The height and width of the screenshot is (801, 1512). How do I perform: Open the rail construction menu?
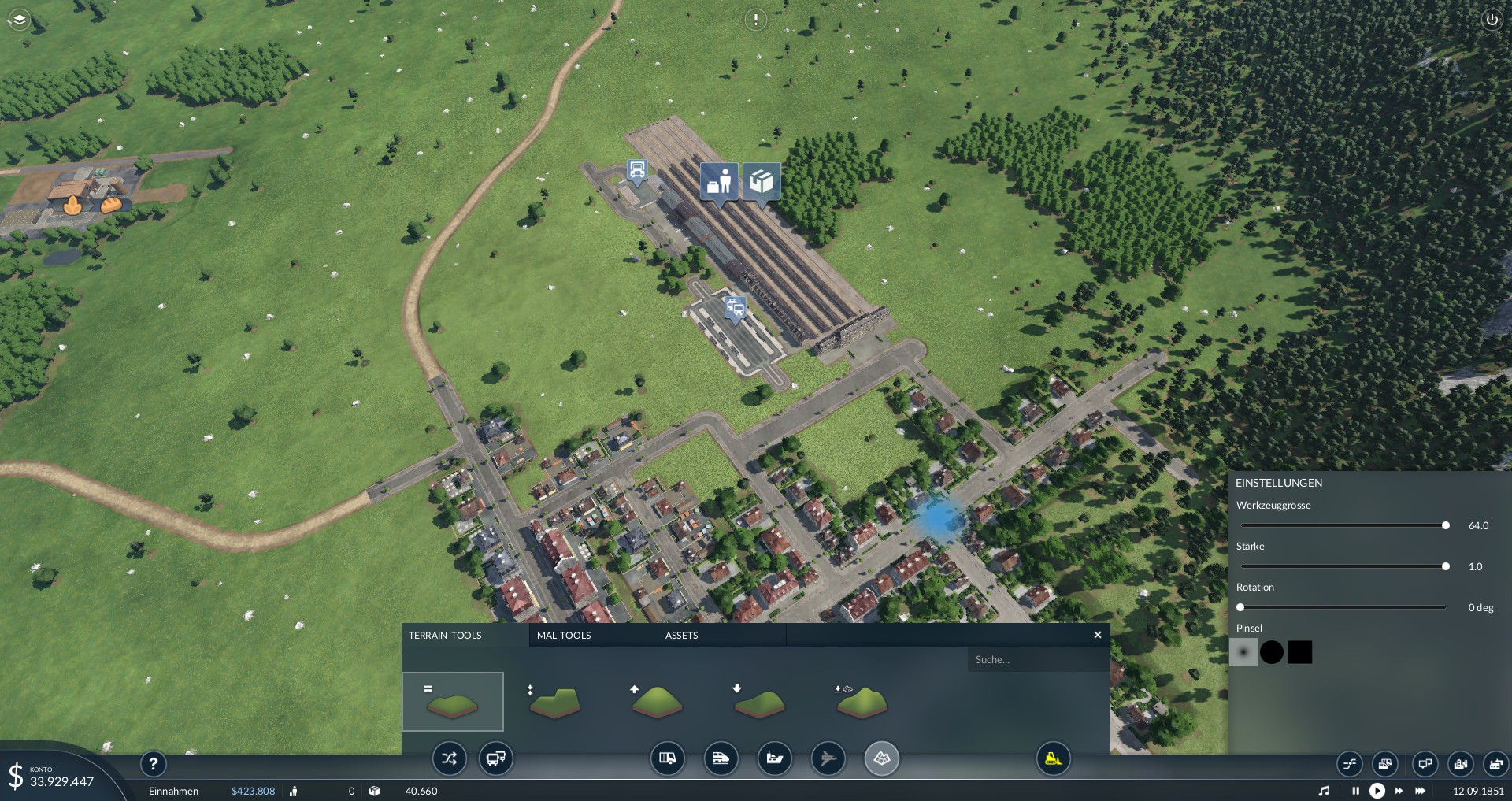[721, 759]
